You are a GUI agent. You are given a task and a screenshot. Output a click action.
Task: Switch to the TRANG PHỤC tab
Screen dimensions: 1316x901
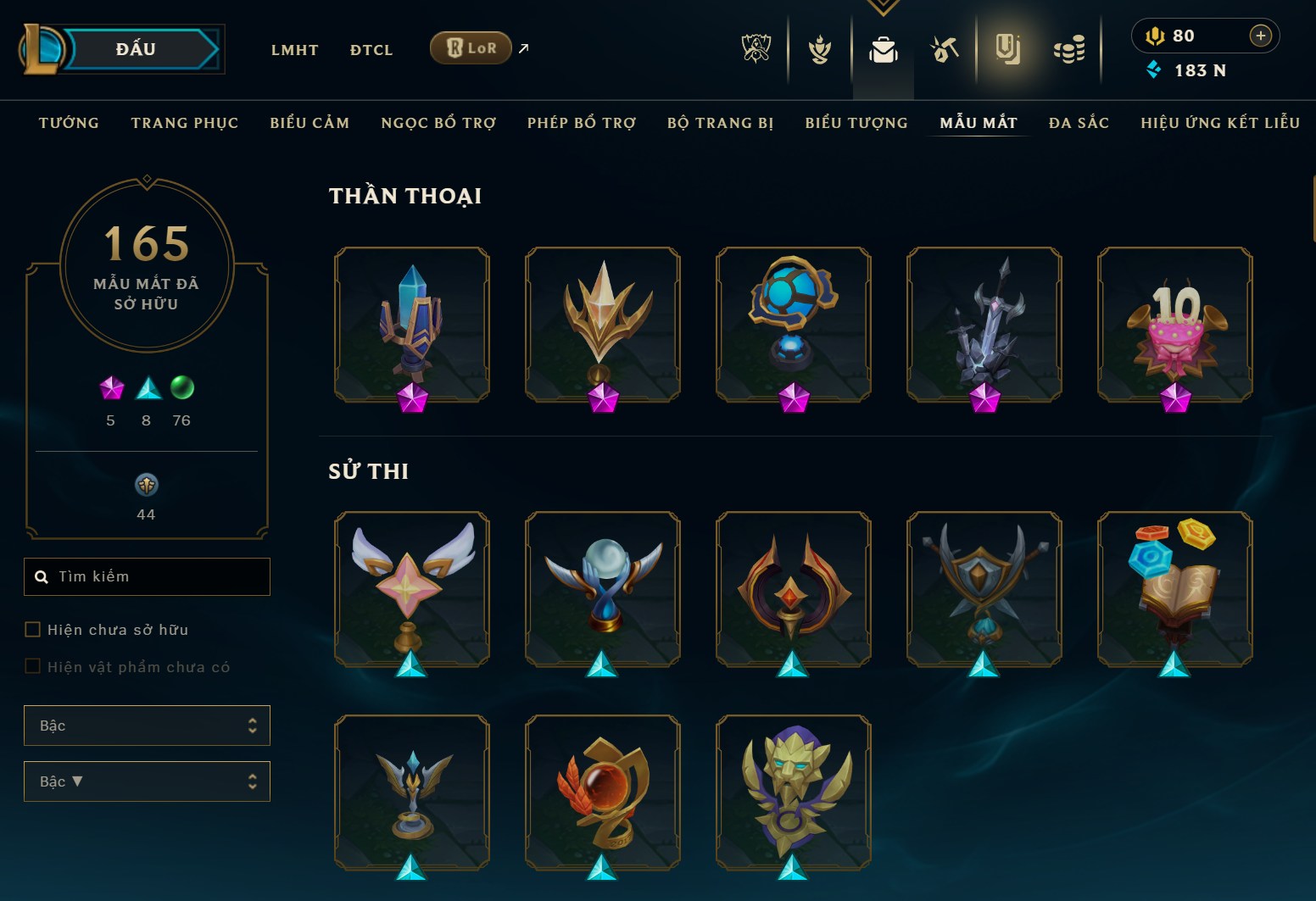pos(184,122)
